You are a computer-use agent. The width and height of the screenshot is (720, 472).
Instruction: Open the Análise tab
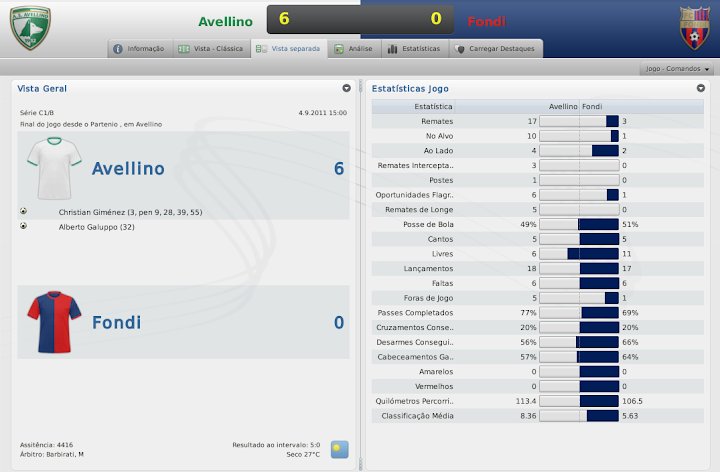[x=353, y=48]
